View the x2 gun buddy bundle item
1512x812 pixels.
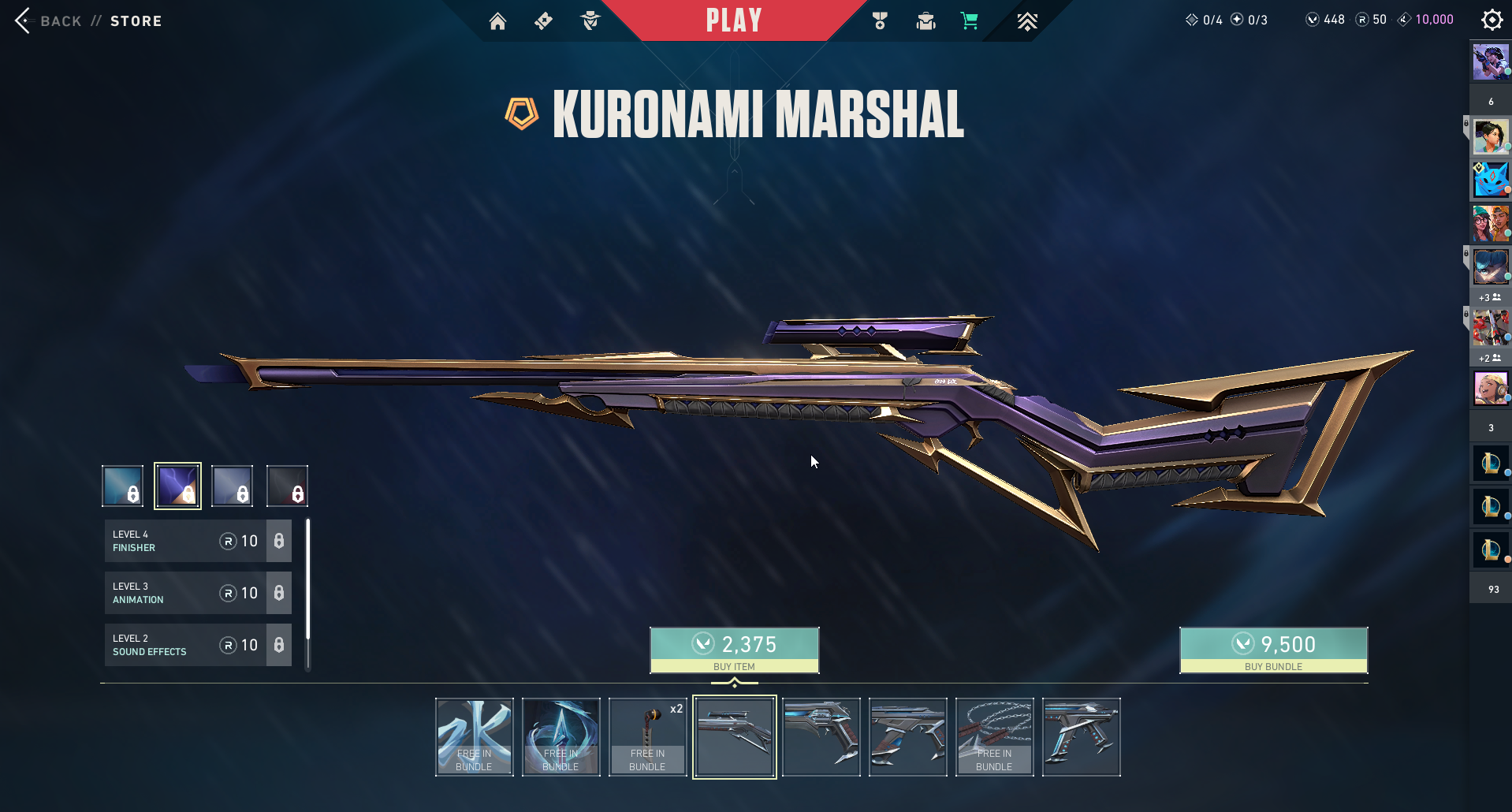(x=647, y=737)
